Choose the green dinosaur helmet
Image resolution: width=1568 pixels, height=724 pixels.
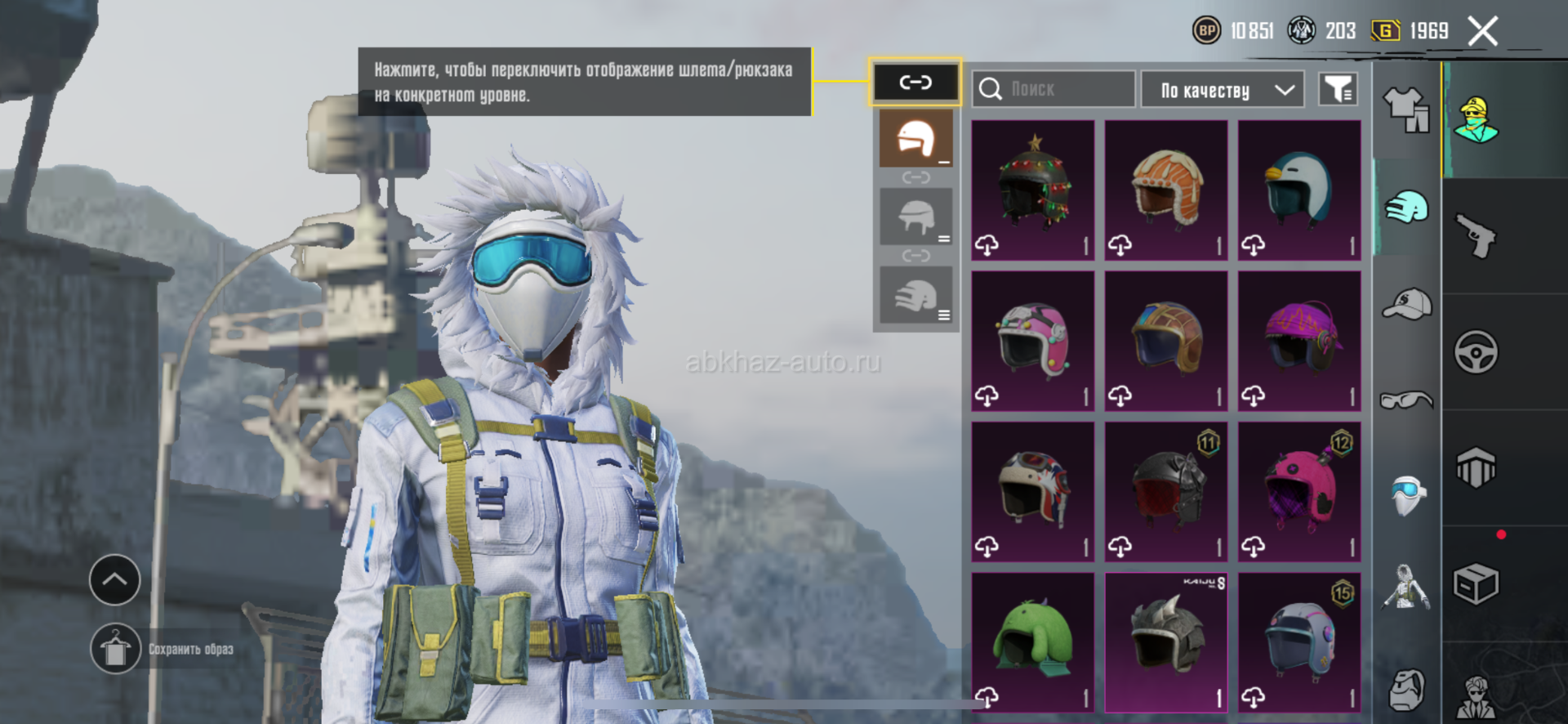[x=1033, y=642]
